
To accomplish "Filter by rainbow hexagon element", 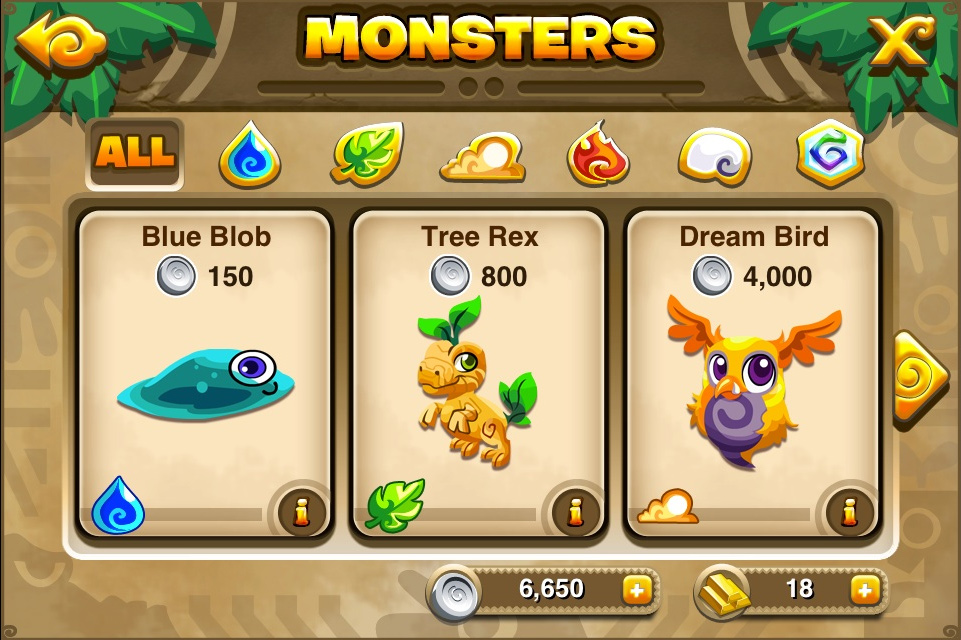I will tap(830, 155).
